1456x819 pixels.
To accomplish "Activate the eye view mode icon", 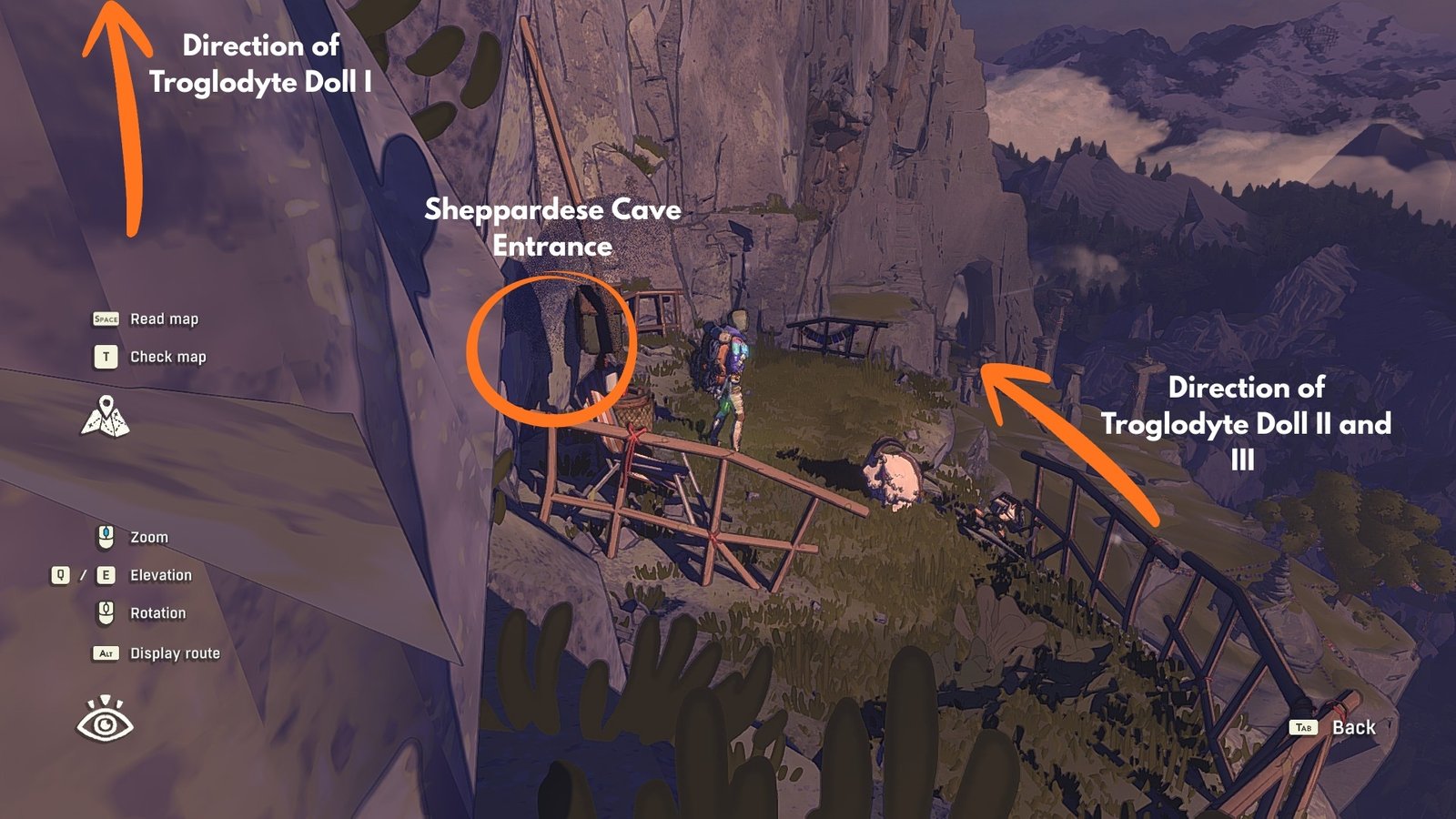I will point(105,720).
